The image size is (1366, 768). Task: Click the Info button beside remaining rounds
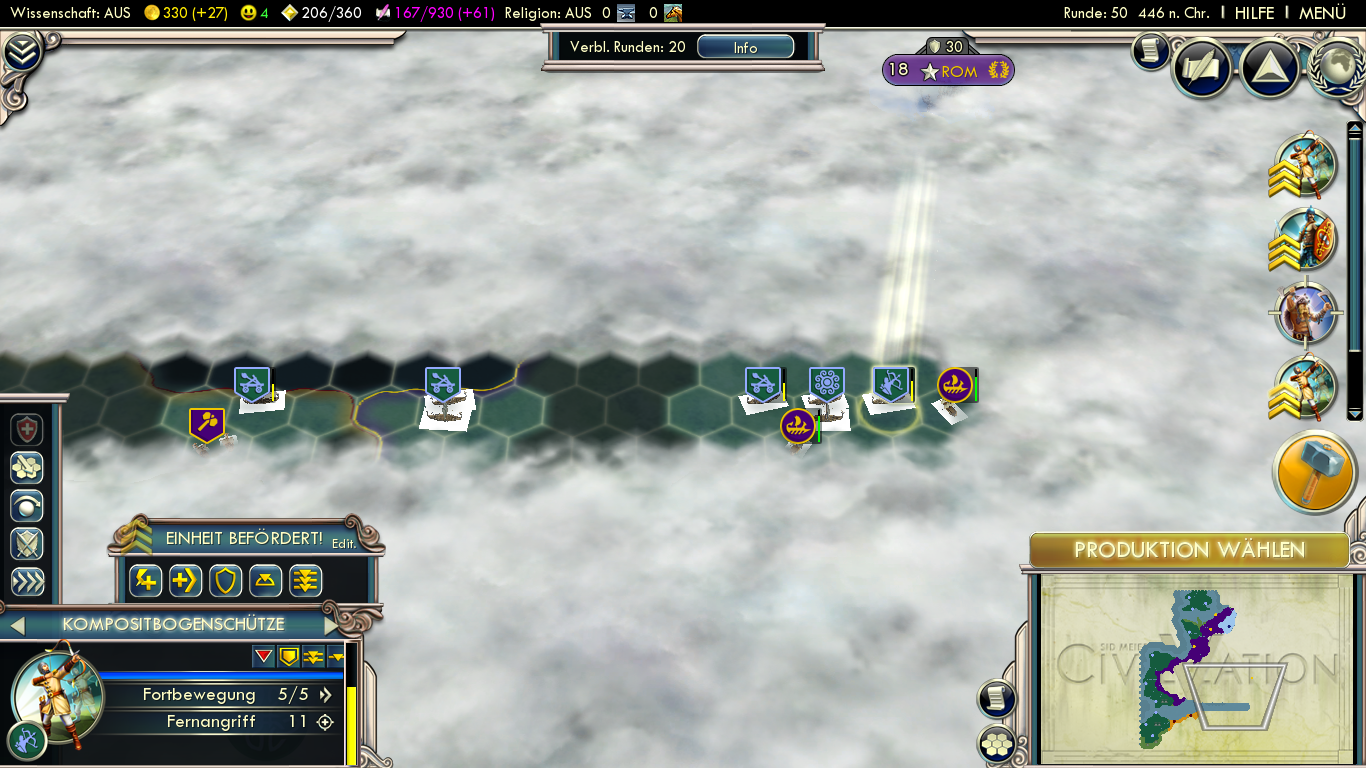745,47
